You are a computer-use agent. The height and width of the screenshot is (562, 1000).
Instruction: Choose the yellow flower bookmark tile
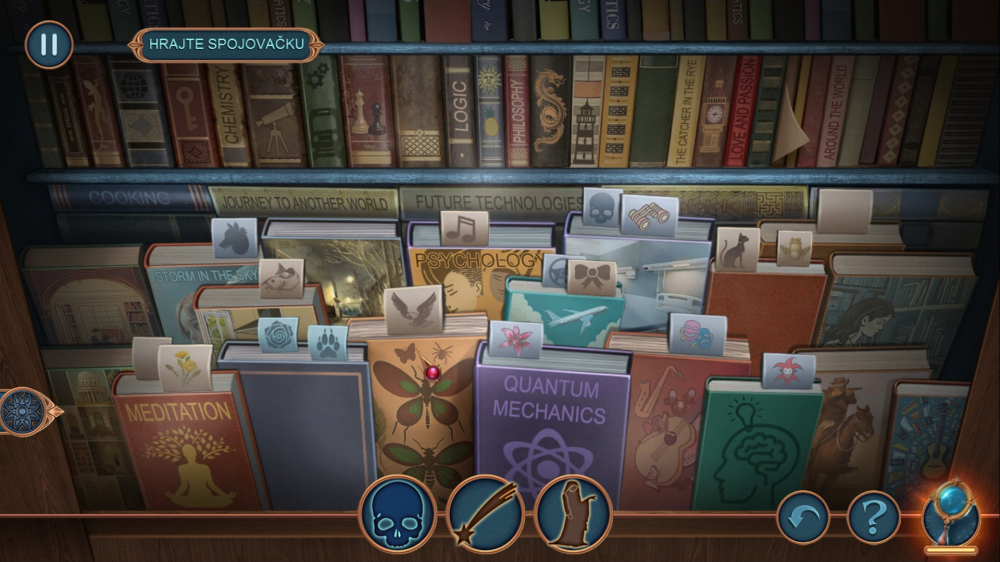point(186,366)
